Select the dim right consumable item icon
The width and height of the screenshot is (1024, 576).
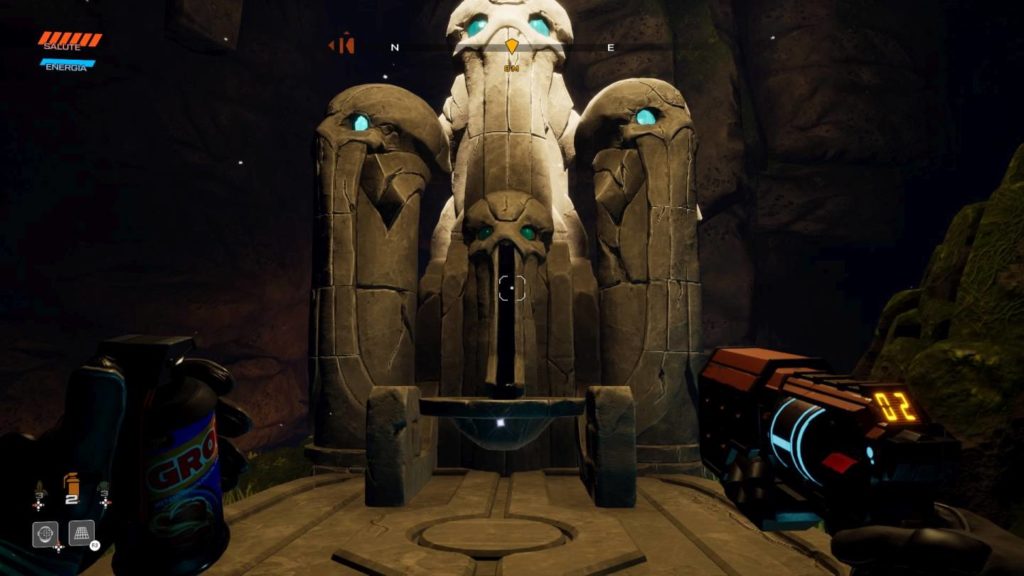[103, 492]
